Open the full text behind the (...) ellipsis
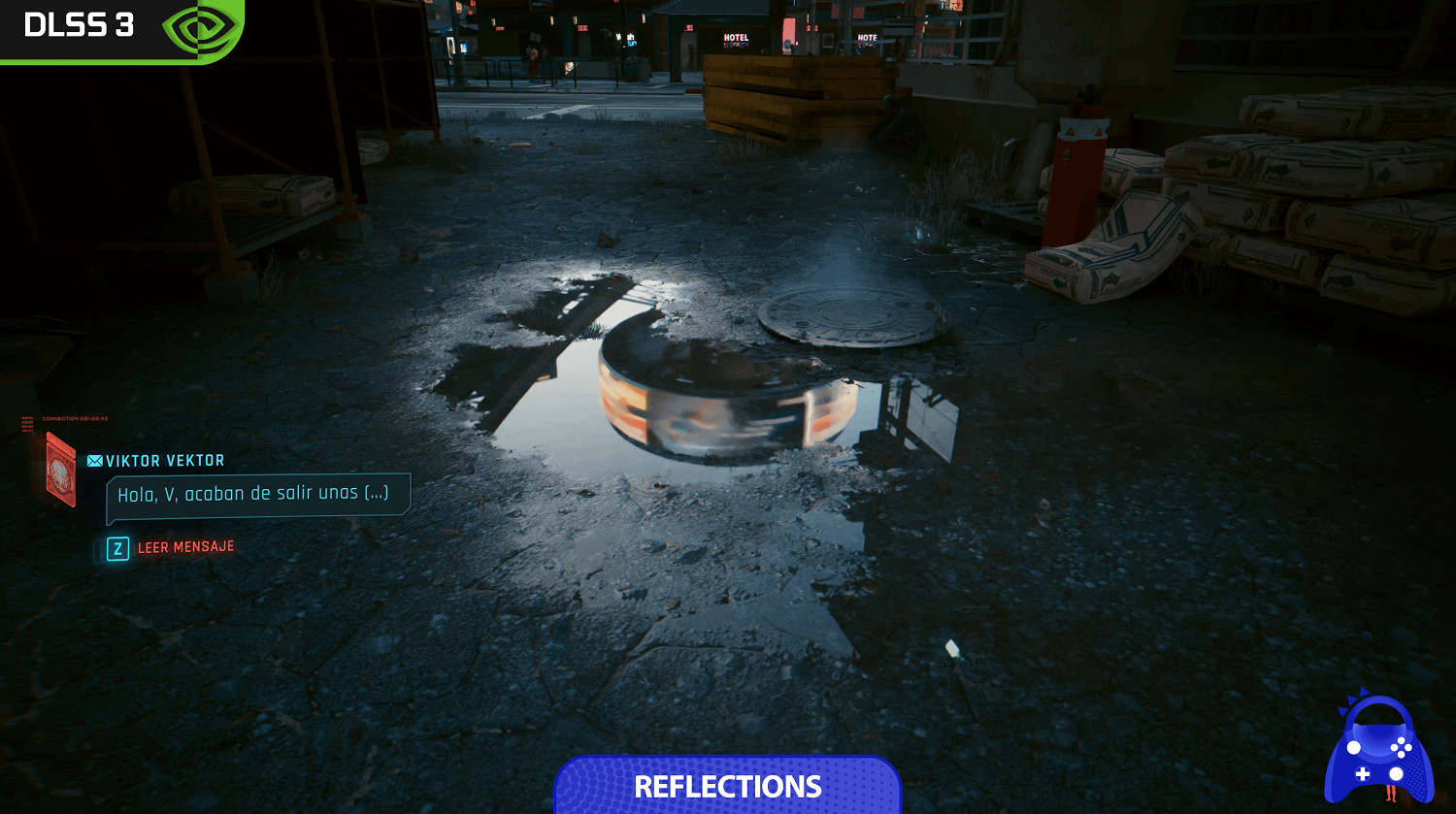The image size is (1456, 814). click(378, 494)
